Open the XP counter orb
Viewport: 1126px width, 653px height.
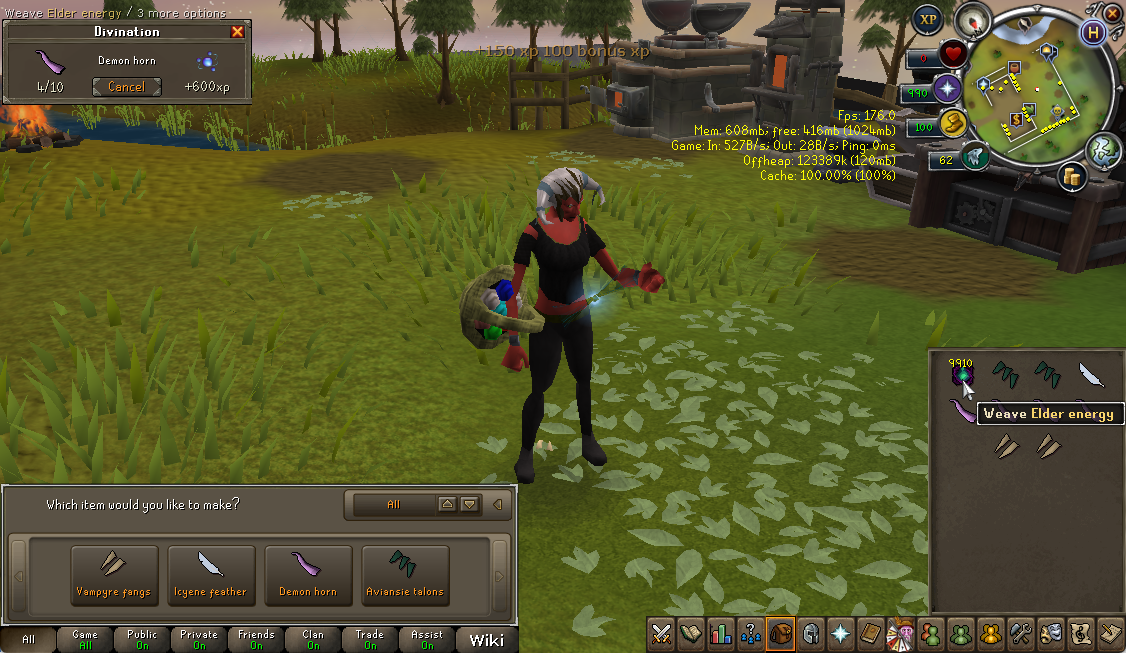(927, 19)
